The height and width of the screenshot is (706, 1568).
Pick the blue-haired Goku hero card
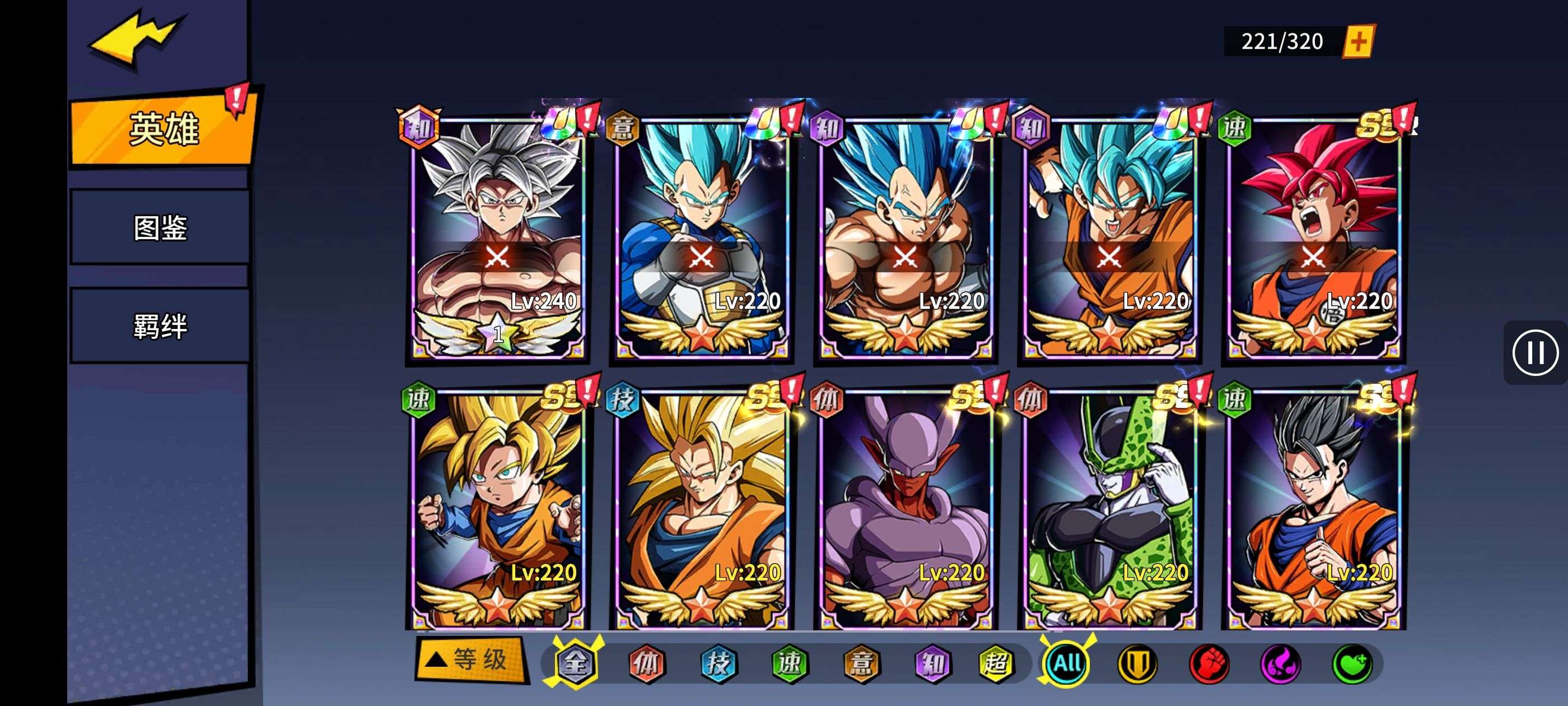tap(1109, 238)
